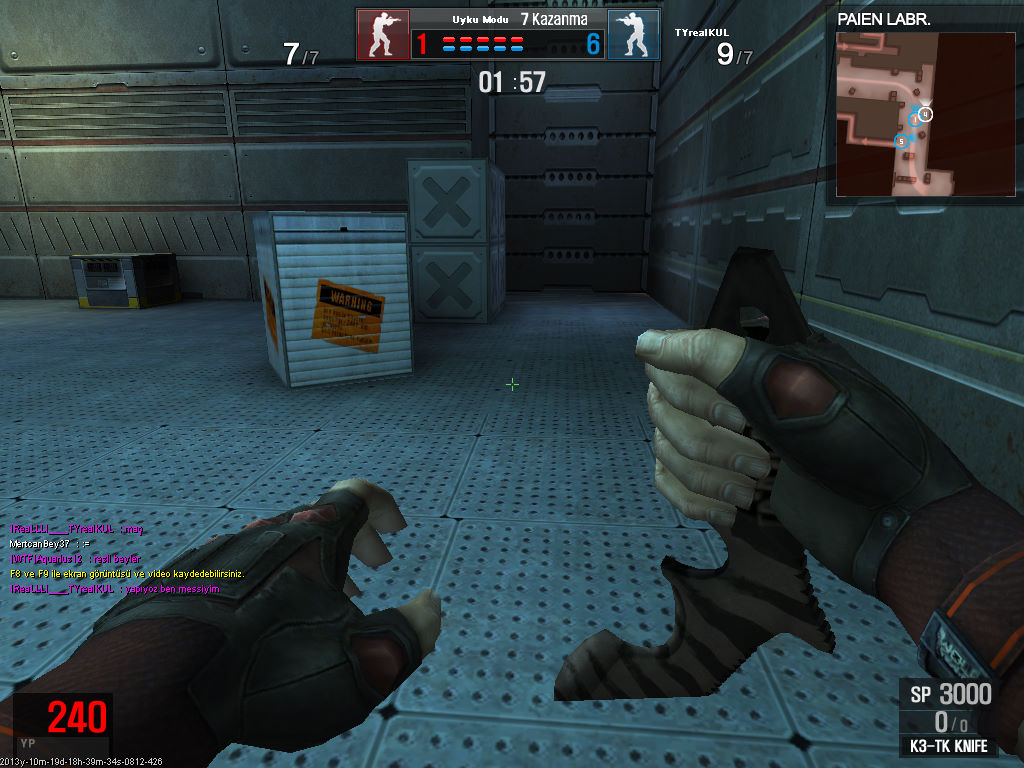
Task: Click the K3-TK KNIFE weapon label
Action: [949, 746]
